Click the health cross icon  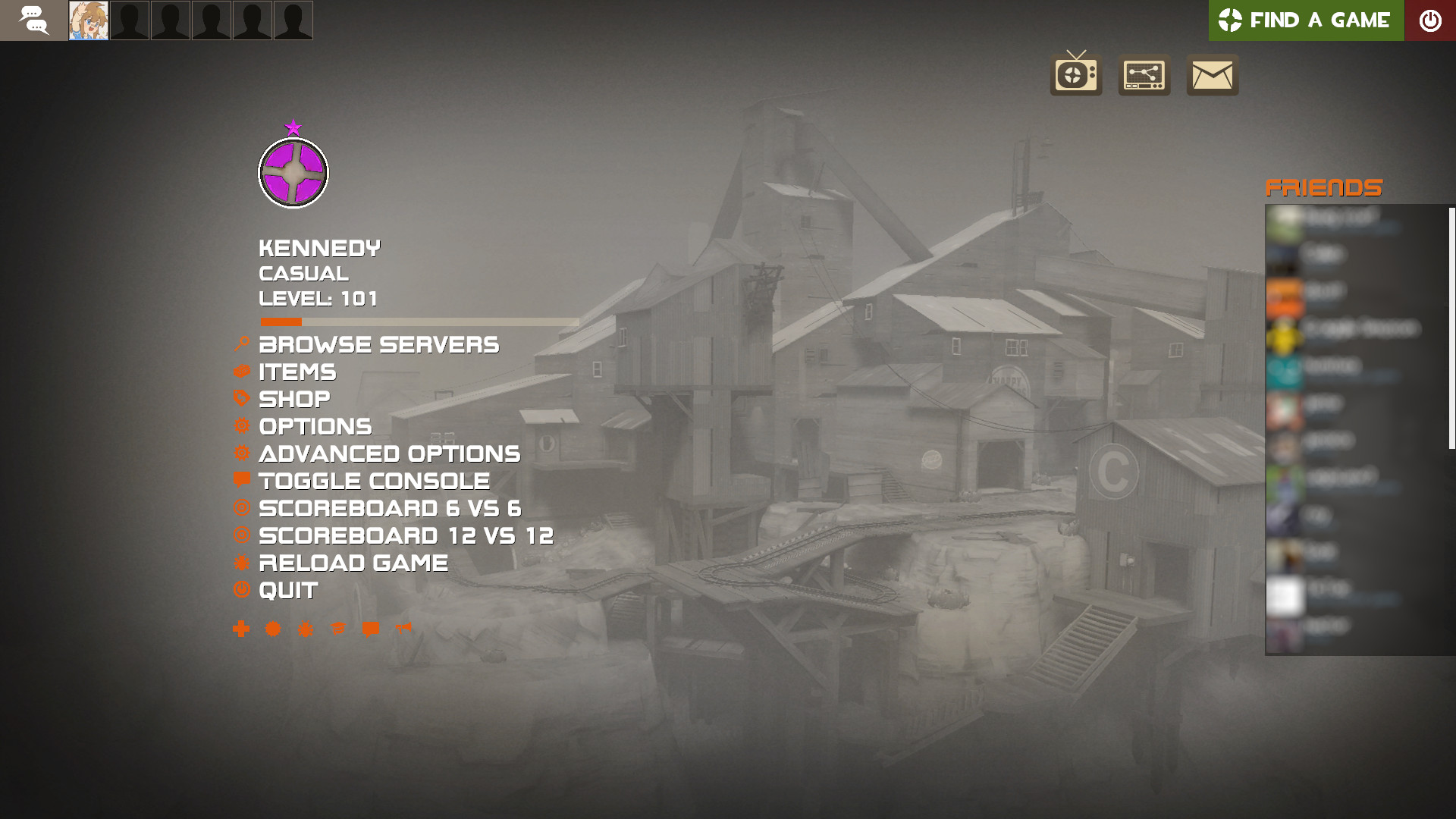[x=240, y=629]
